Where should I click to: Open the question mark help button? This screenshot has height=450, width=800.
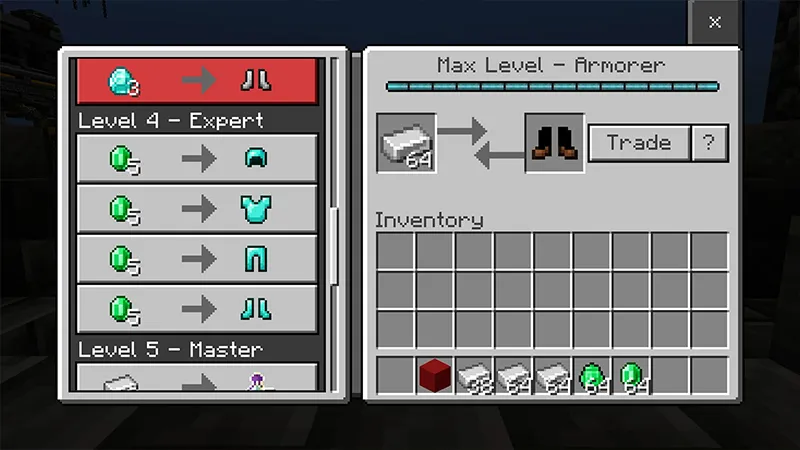[708, 143]
